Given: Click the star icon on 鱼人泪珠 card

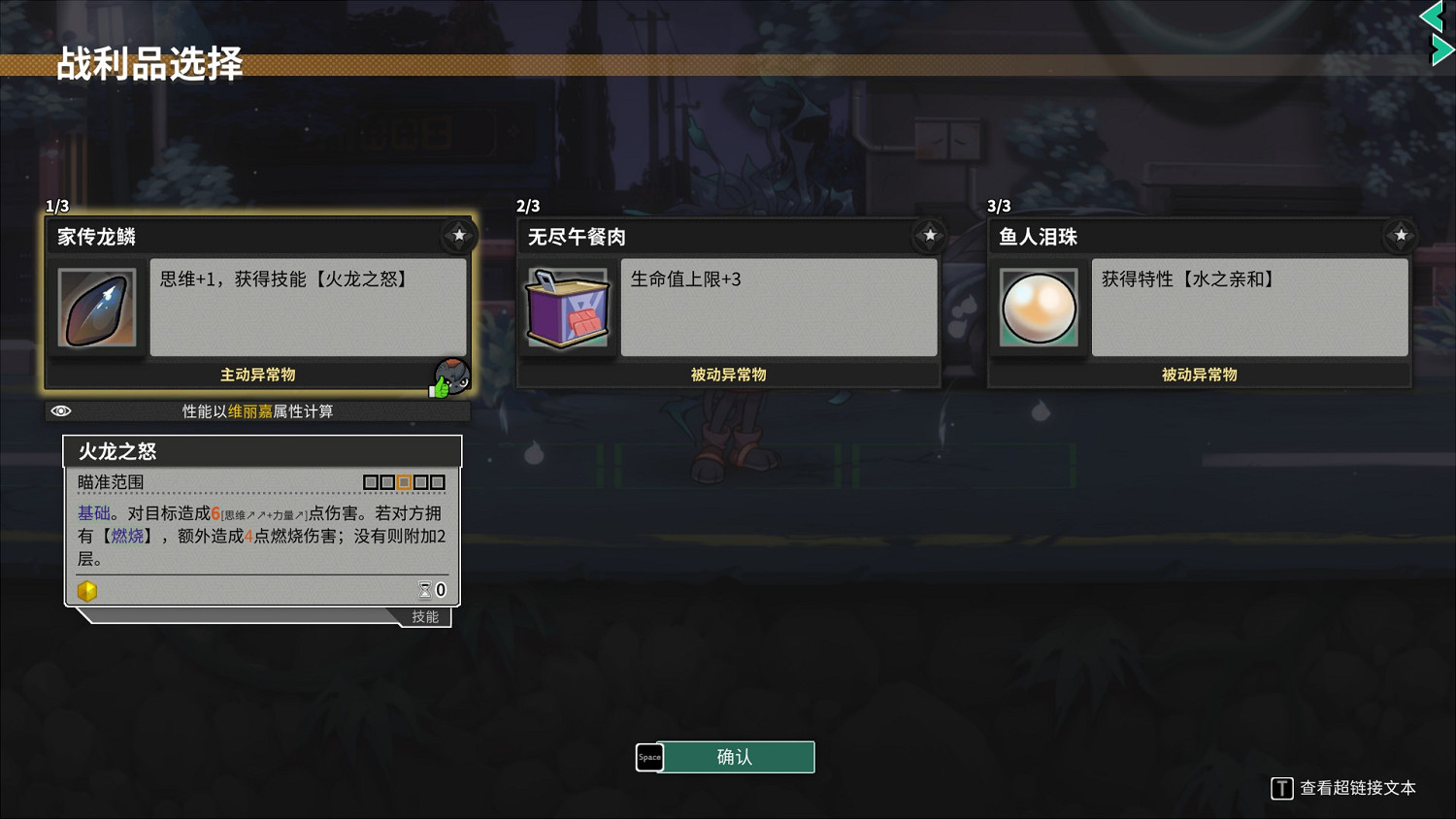Looking at the screenshot, I should click(1401, 235).
